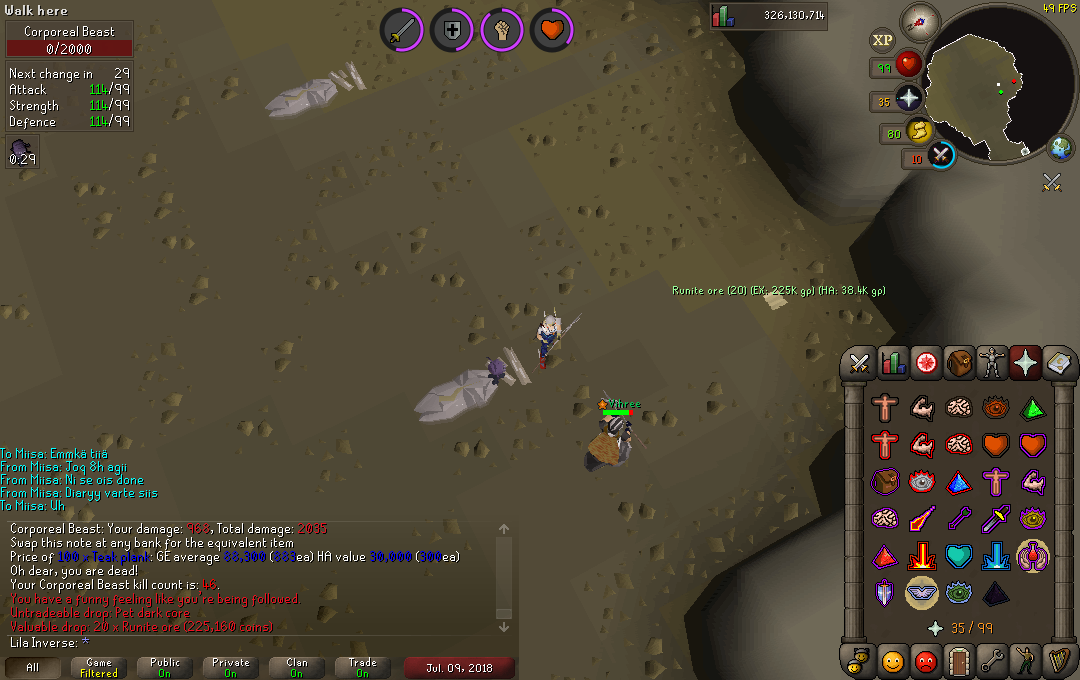Screen dimensions: 1080x680
Task: Toggle run with the boot energy orb
Action: click(920, 131)
